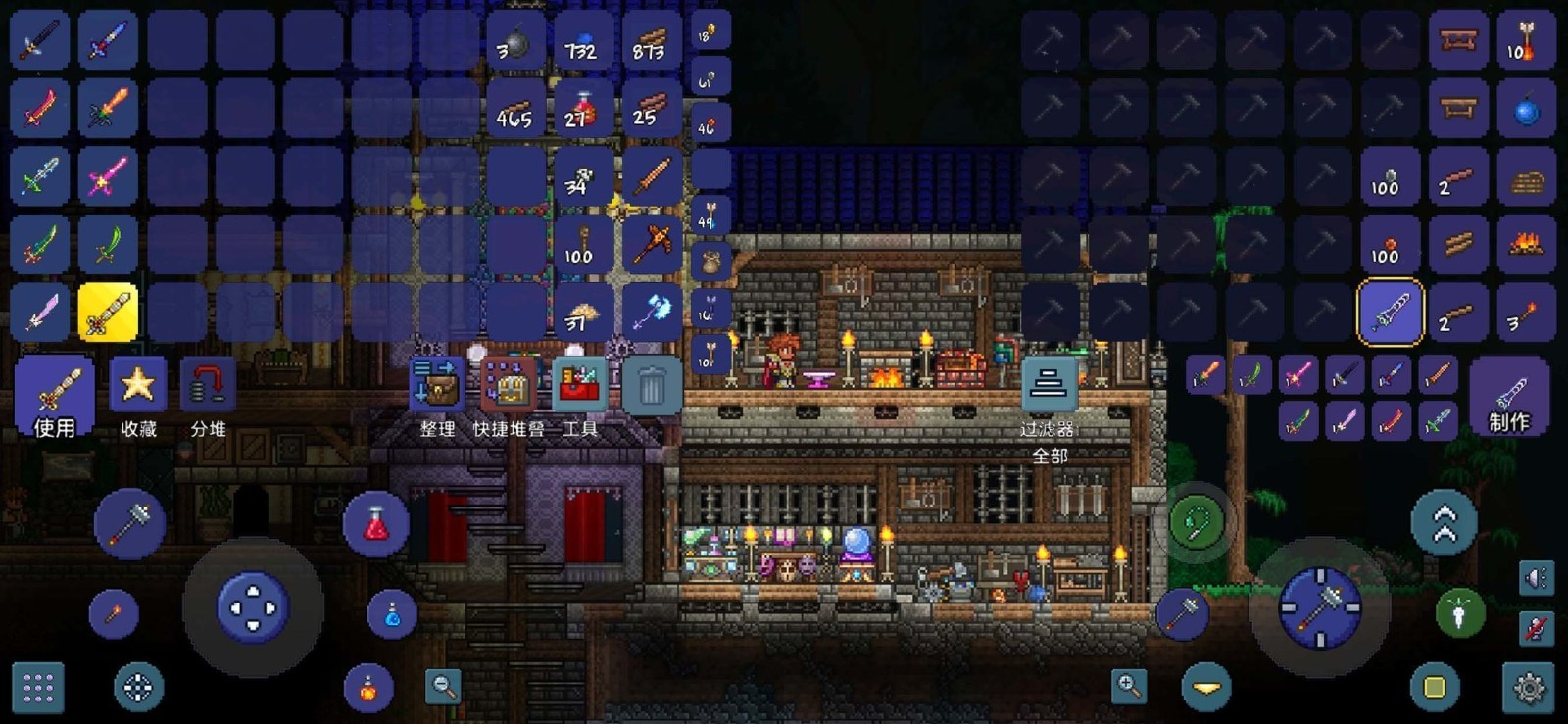The height and width of the screenshot is (724, 1568).
Task: Tap the yellow down chevron to collapse hotbar
Action: [1205, 686]
